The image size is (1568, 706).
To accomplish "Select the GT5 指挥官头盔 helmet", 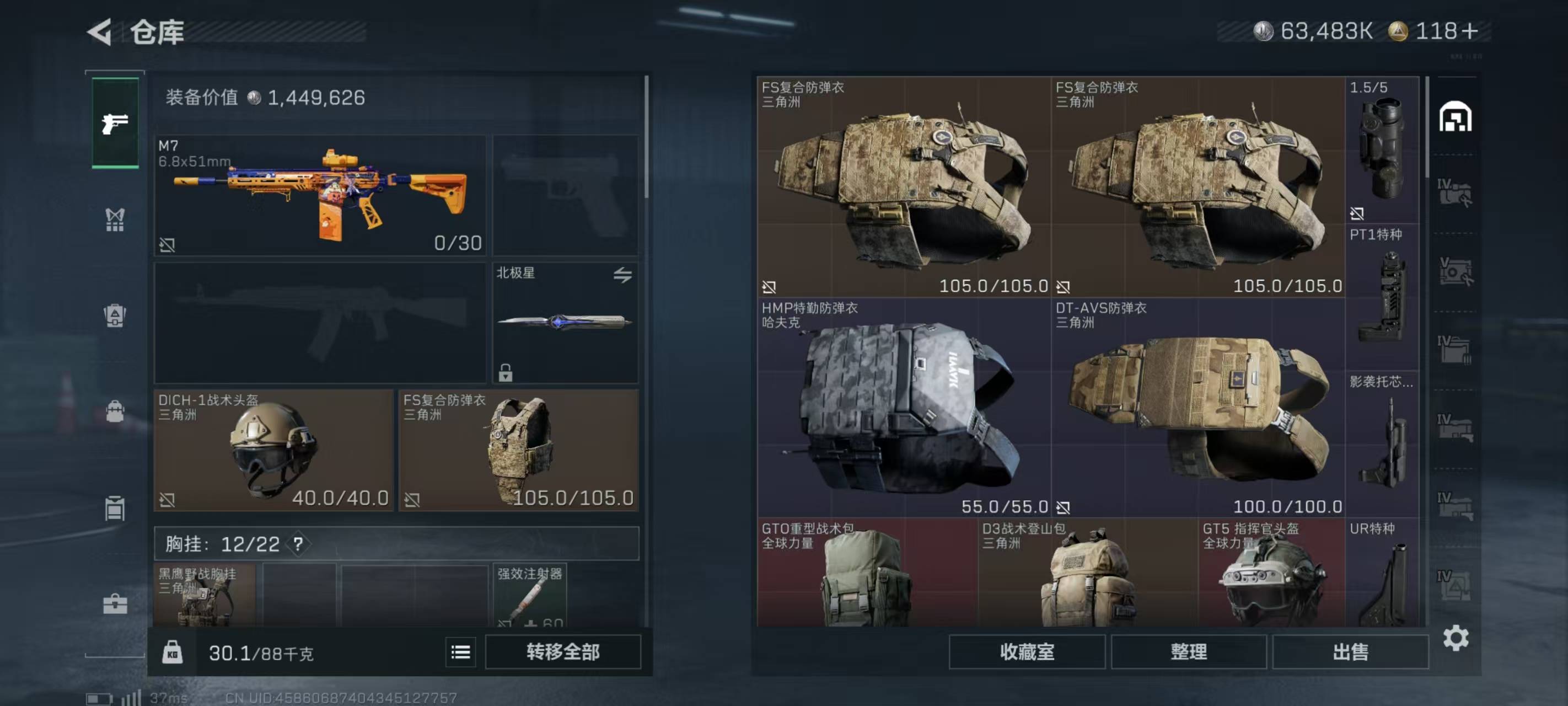I will tap(1271, 573).
